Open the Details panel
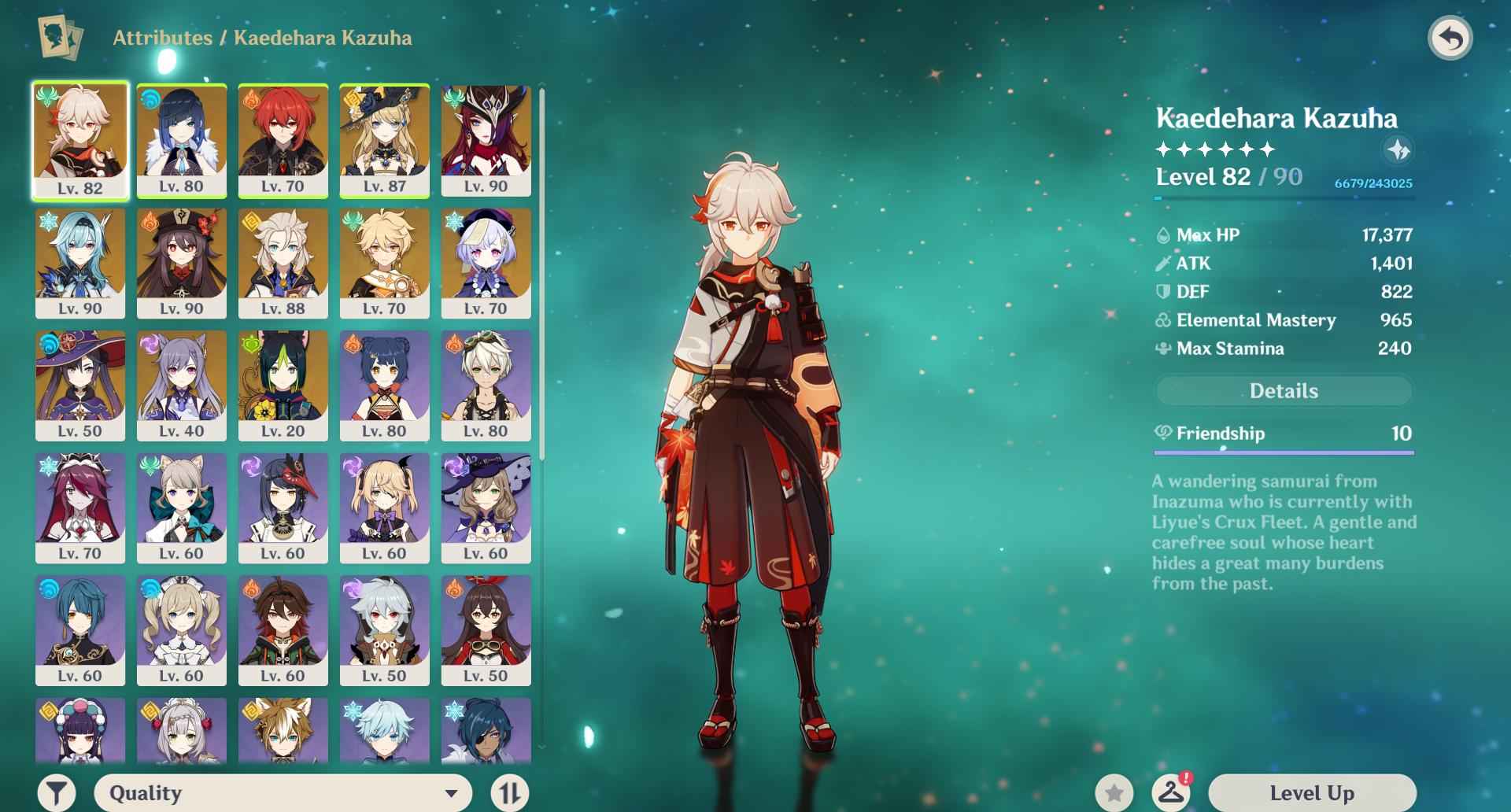The width and height of the screenshot is (1511, 812). pyautogui.click(x=1284, y=391)
